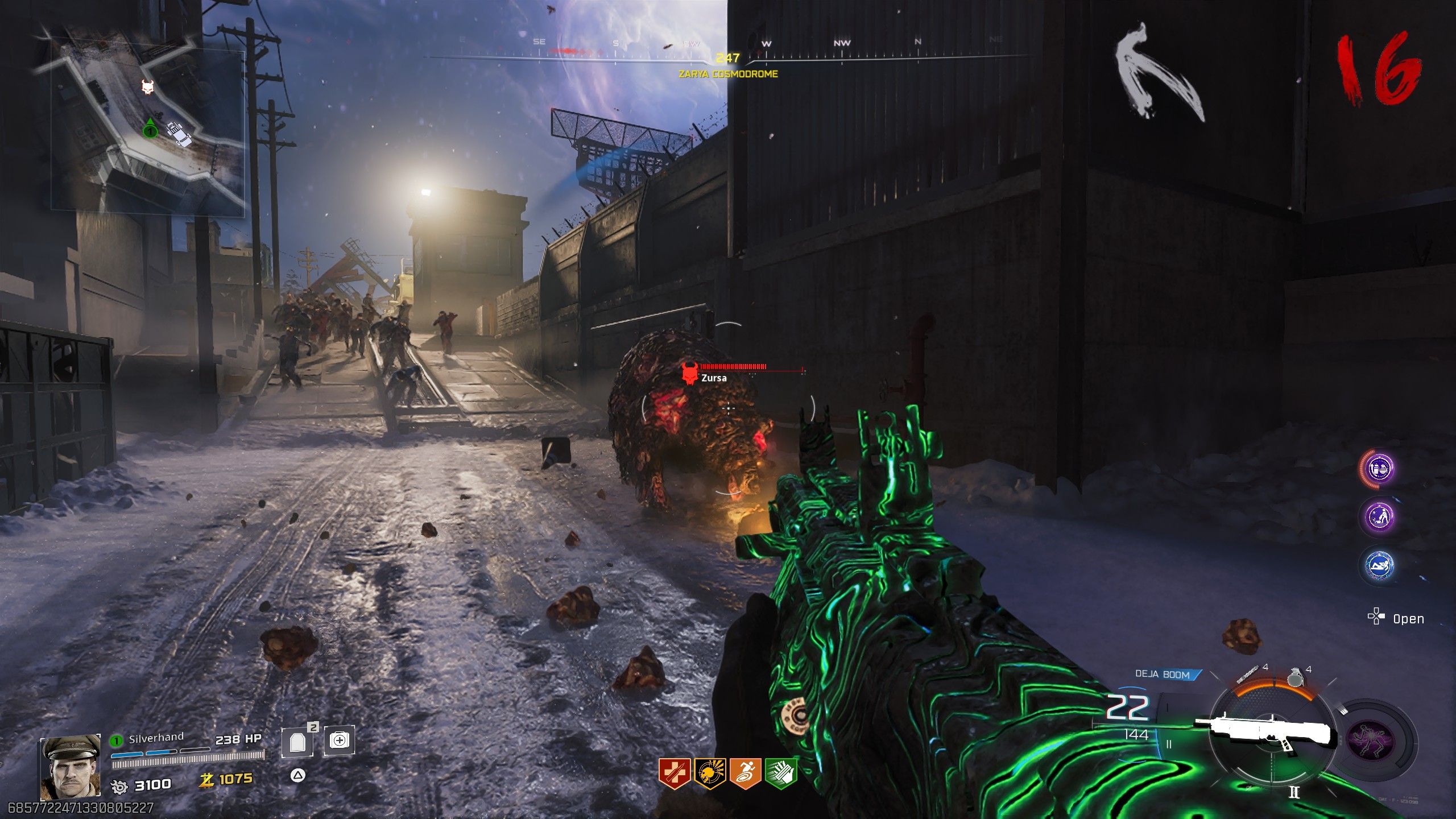The width and height of the screenshot is (1456, 819).
Task: Click the purple grenades gobblegum icon
Action: [x=1380, y=469]
